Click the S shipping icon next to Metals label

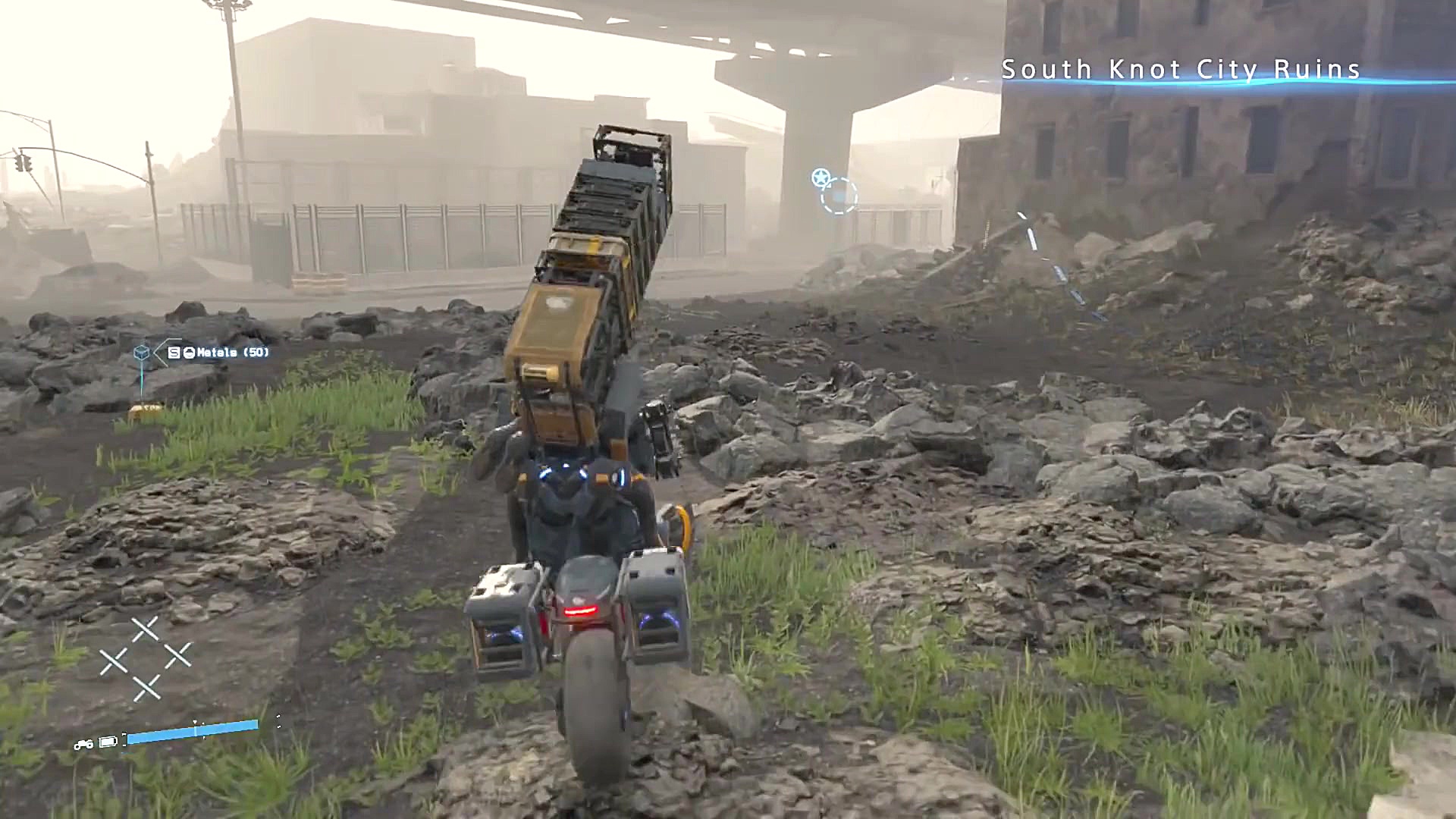[174, 353]
